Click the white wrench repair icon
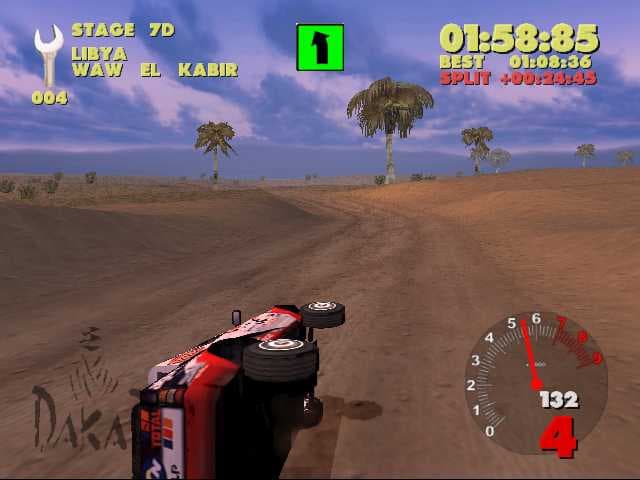Image resolution: width=640 pixels, height=480 pixels. pyautogui.click(x=47, y=56)
